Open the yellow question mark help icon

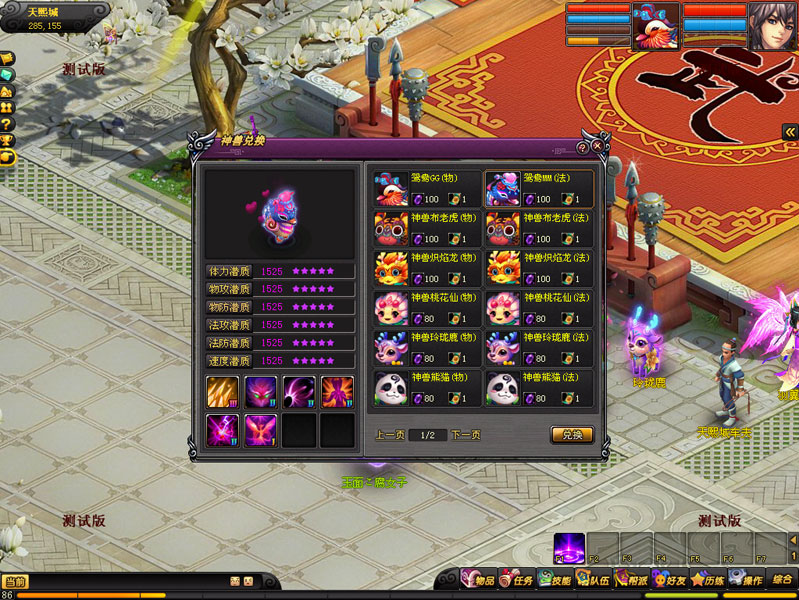coord(7,124)
